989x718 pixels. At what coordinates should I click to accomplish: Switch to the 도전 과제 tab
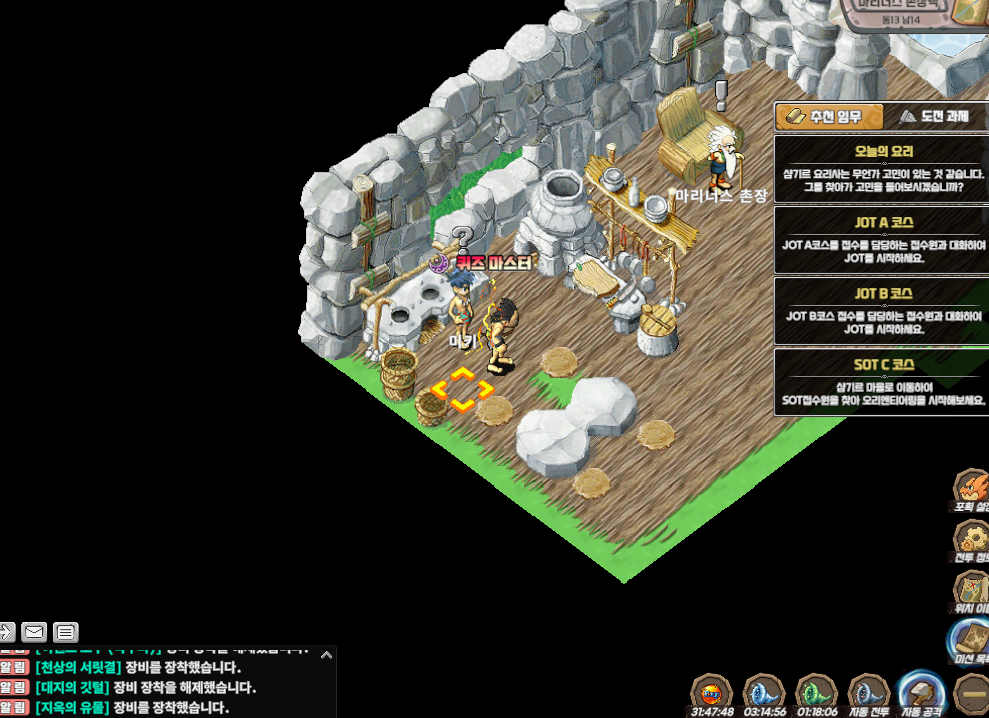click(935, 117)
